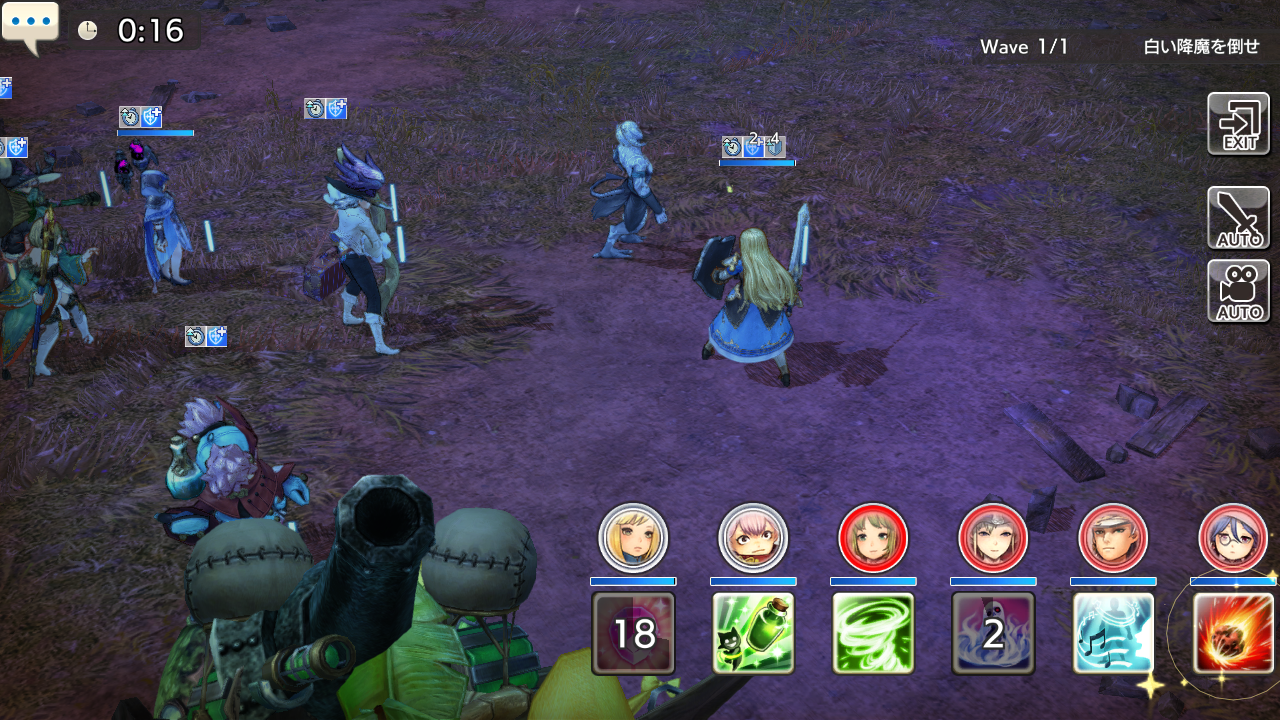
Task: Select the blue-haired glasses character portrait
Action: pos(1233,538)
